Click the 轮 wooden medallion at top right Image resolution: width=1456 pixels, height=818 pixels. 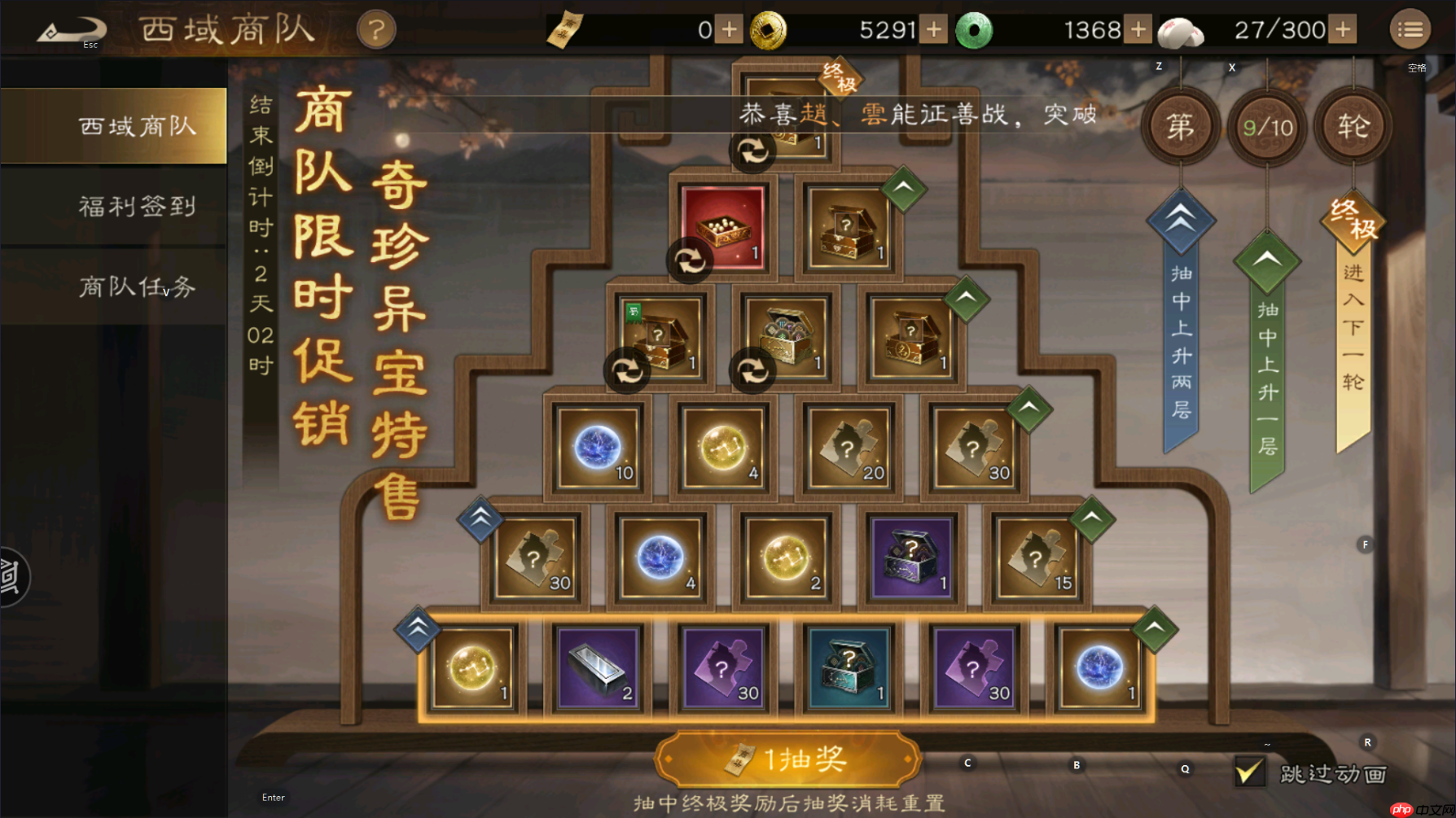pyautogui.click(x=1352, y=128)
